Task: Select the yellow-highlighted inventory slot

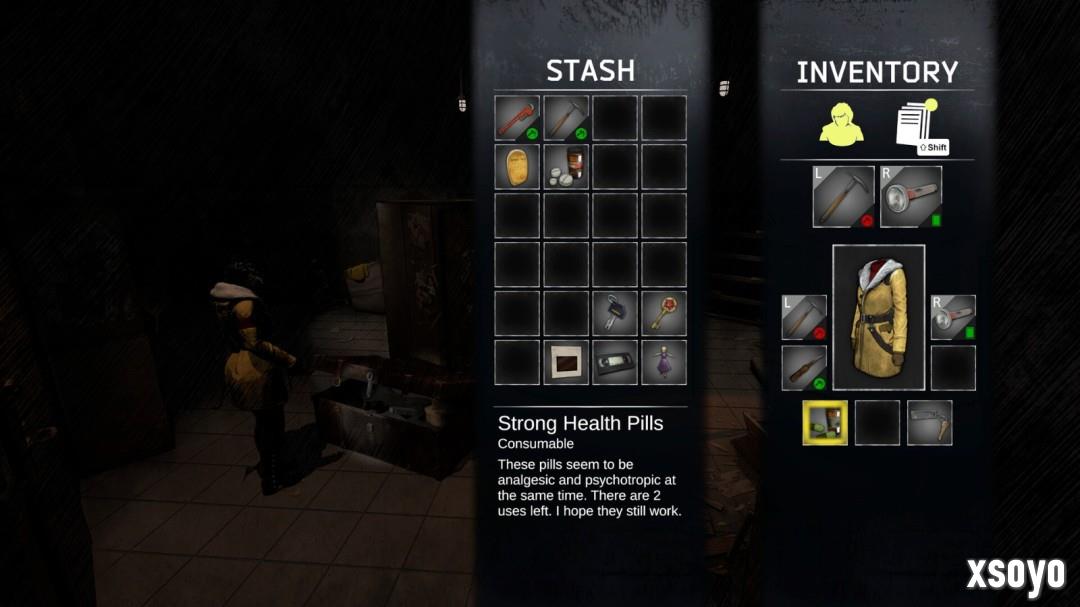Action: pyautogui.click(x=825, y=422)
